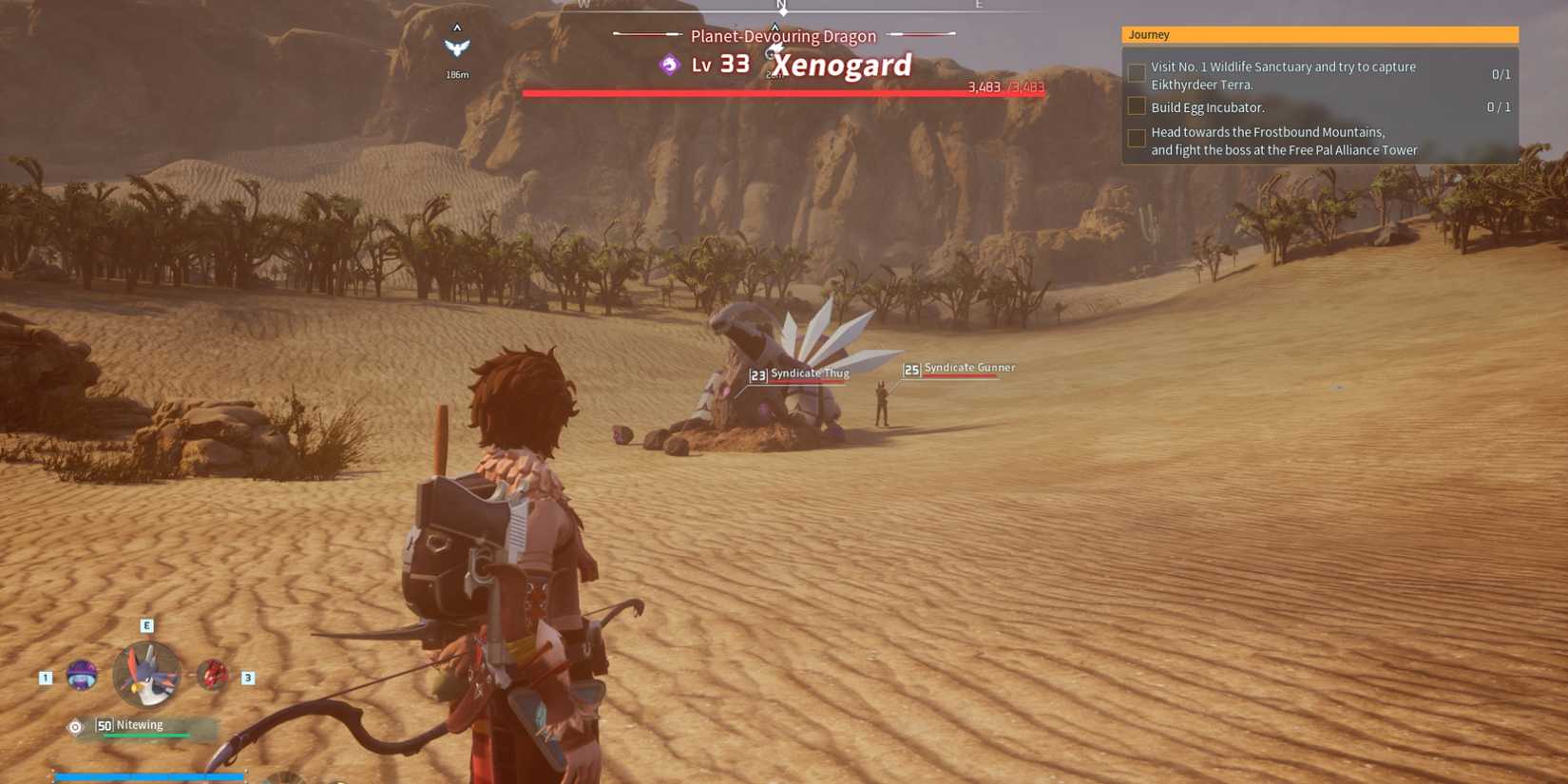Select the Pal in party slot 1
This screenshot has height=784, width=1568.
81,676
